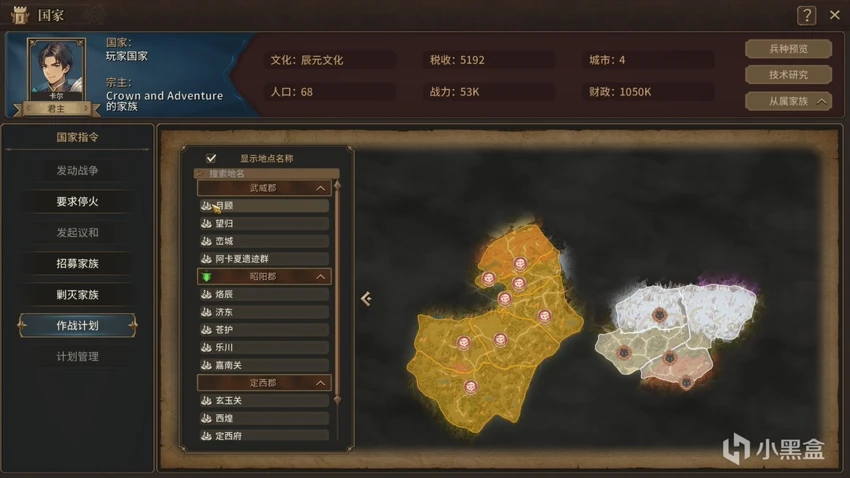Open 技术研究 technology research
The width and height of the screenshot is (850, 478).
tap(788, 75)
